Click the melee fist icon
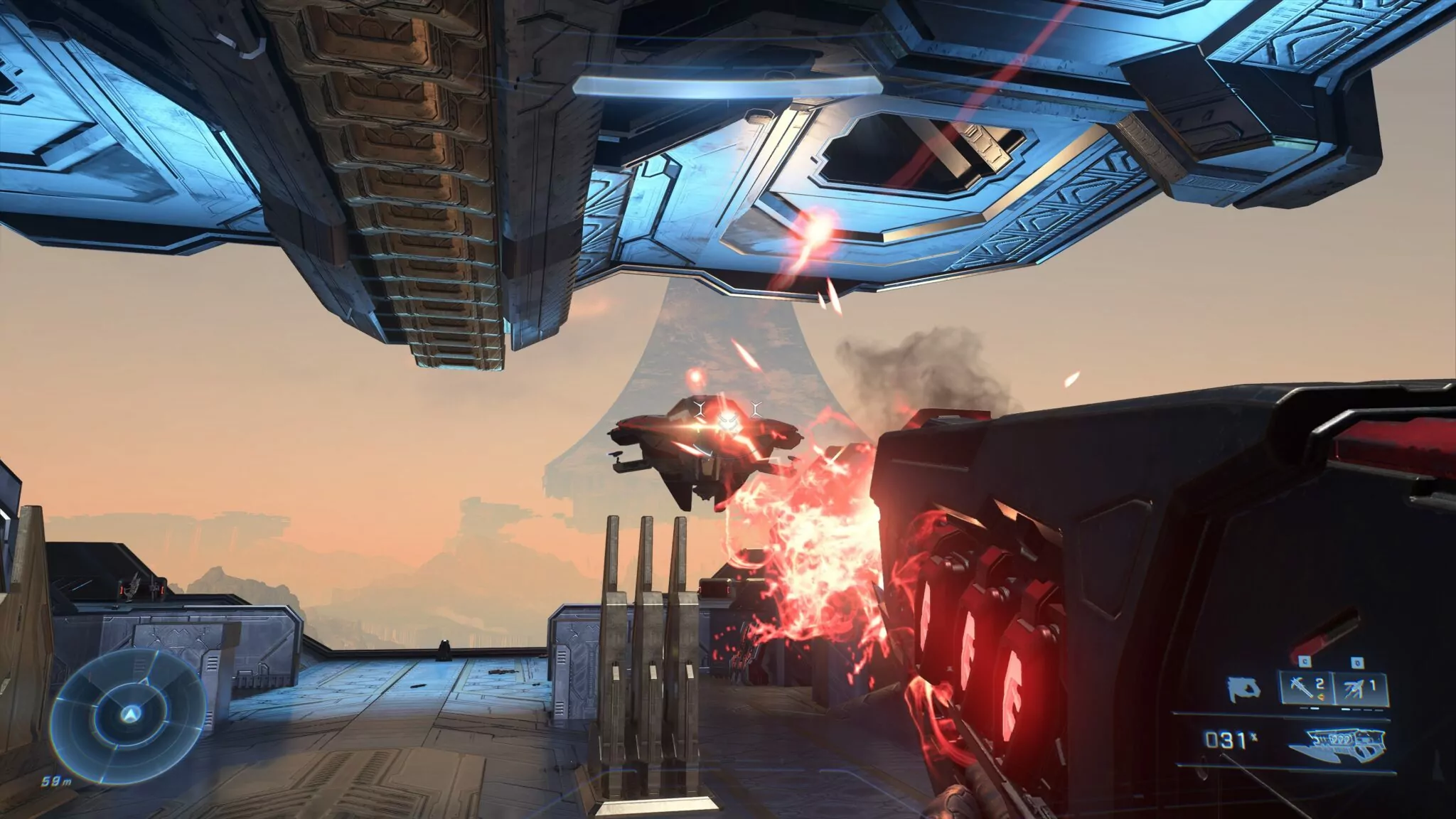 pos(1242,688)
